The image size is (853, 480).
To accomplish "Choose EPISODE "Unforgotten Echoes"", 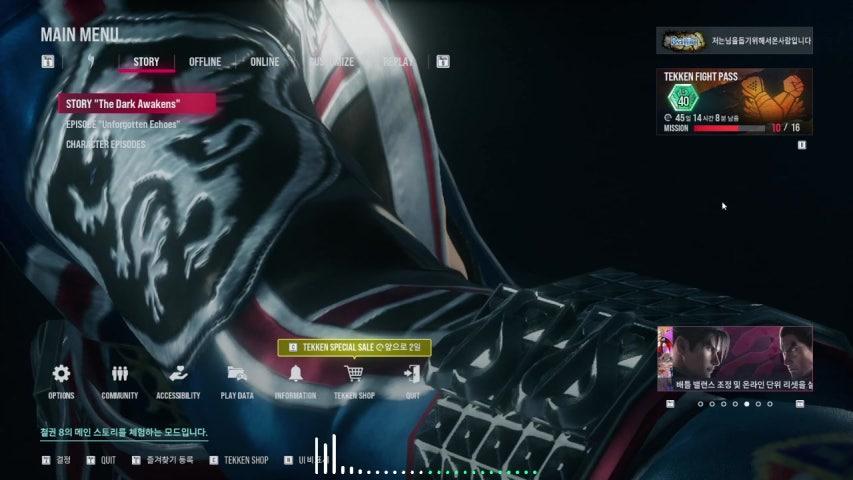I will [122, 125].
